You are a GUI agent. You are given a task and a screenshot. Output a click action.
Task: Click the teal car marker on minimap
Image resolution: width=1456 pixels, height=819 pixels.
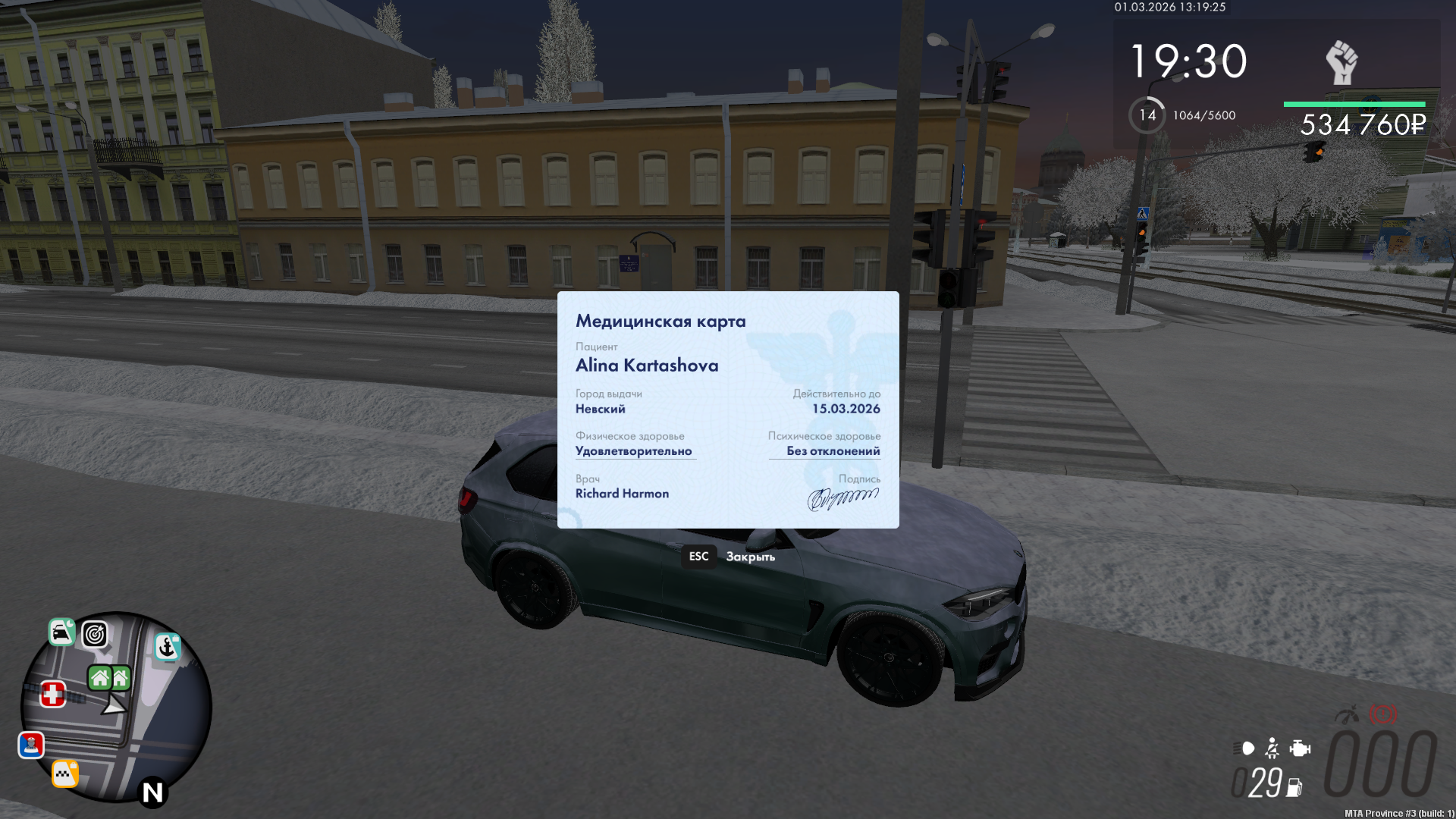[x=61, y=632]
